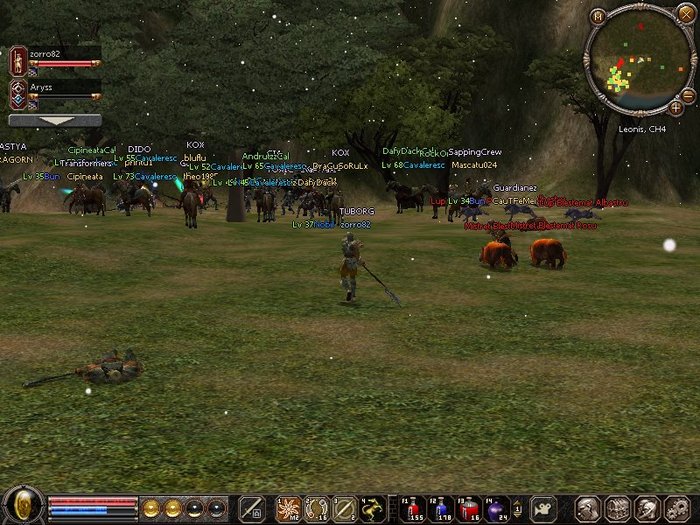
Task: Click the minimap's minus zoom button
Action: tap(688, 94)
